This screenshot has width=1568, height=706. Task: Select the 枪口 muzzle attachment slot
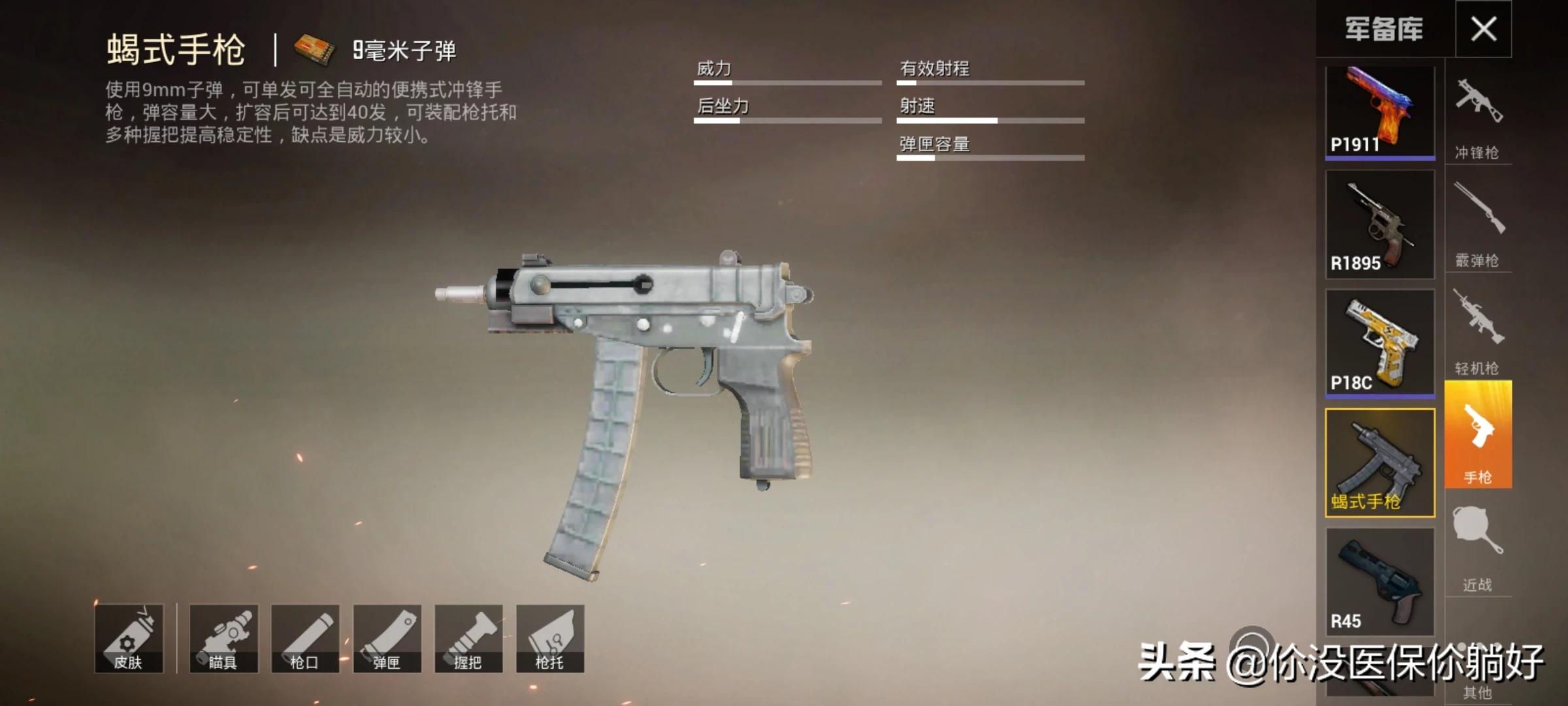[x=305, y=639]
